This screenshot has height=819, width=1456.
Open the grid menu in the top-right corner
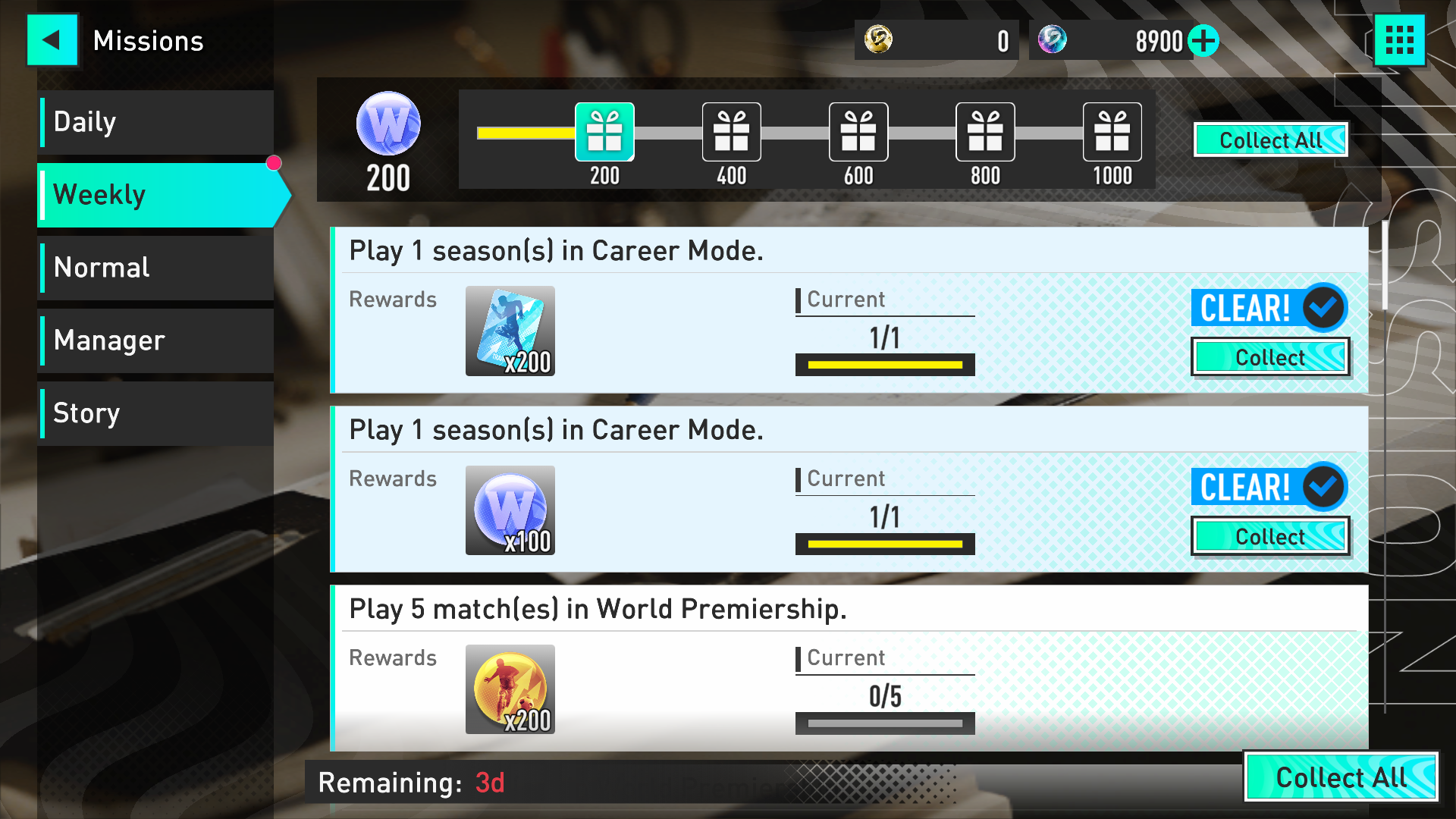pos(1399,40)
